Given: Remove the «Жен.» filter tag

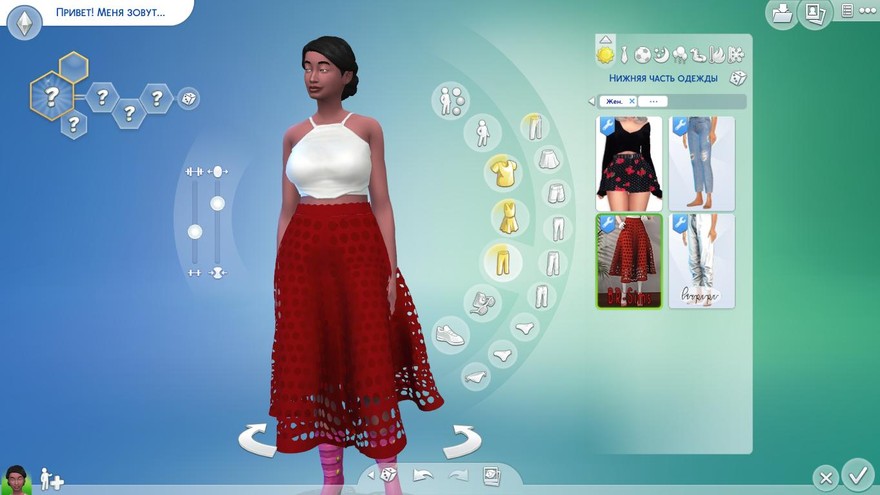Looking at the screenshot, I should (632, 101).
